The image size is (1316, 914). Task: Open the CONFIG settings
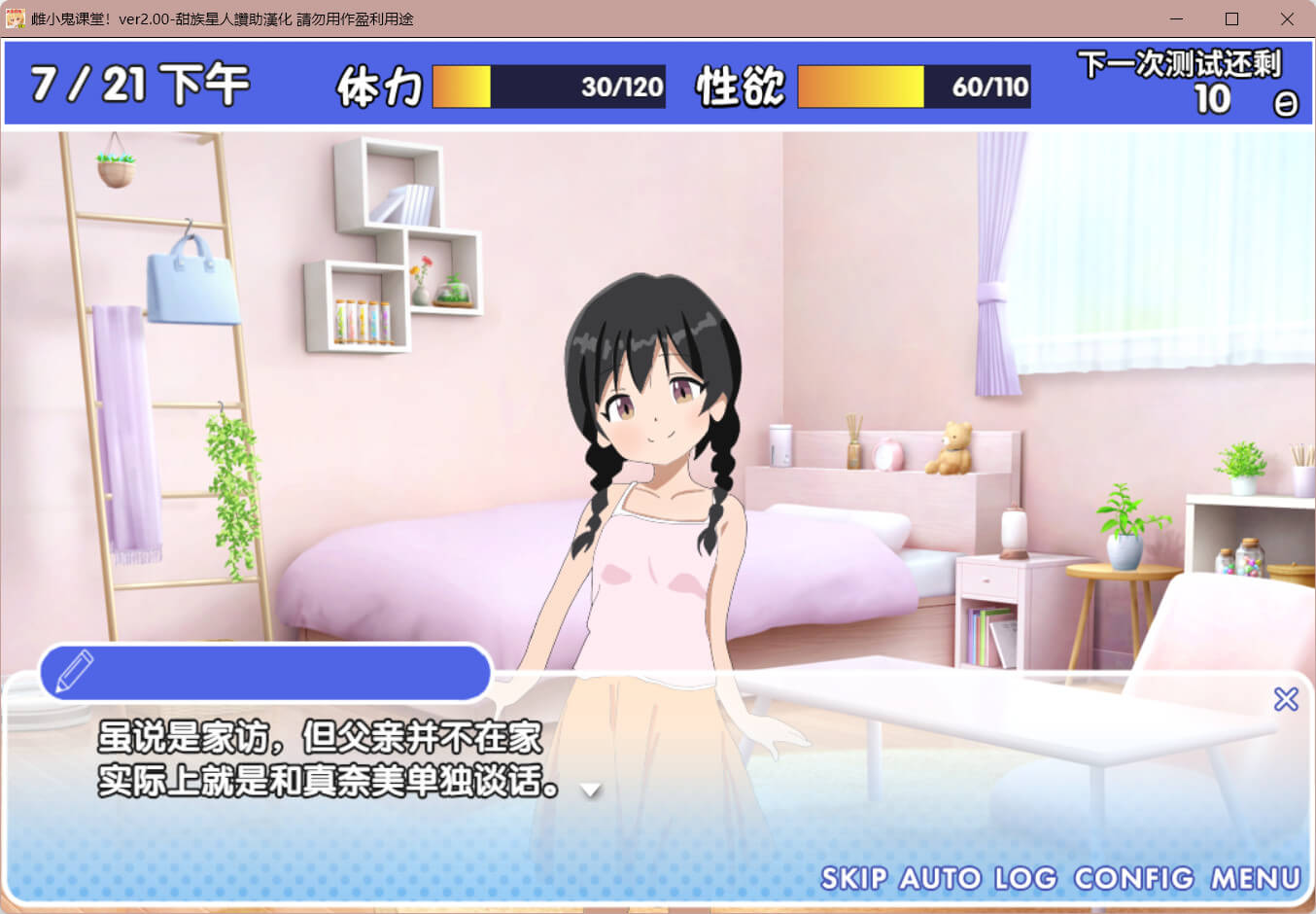1133,879
